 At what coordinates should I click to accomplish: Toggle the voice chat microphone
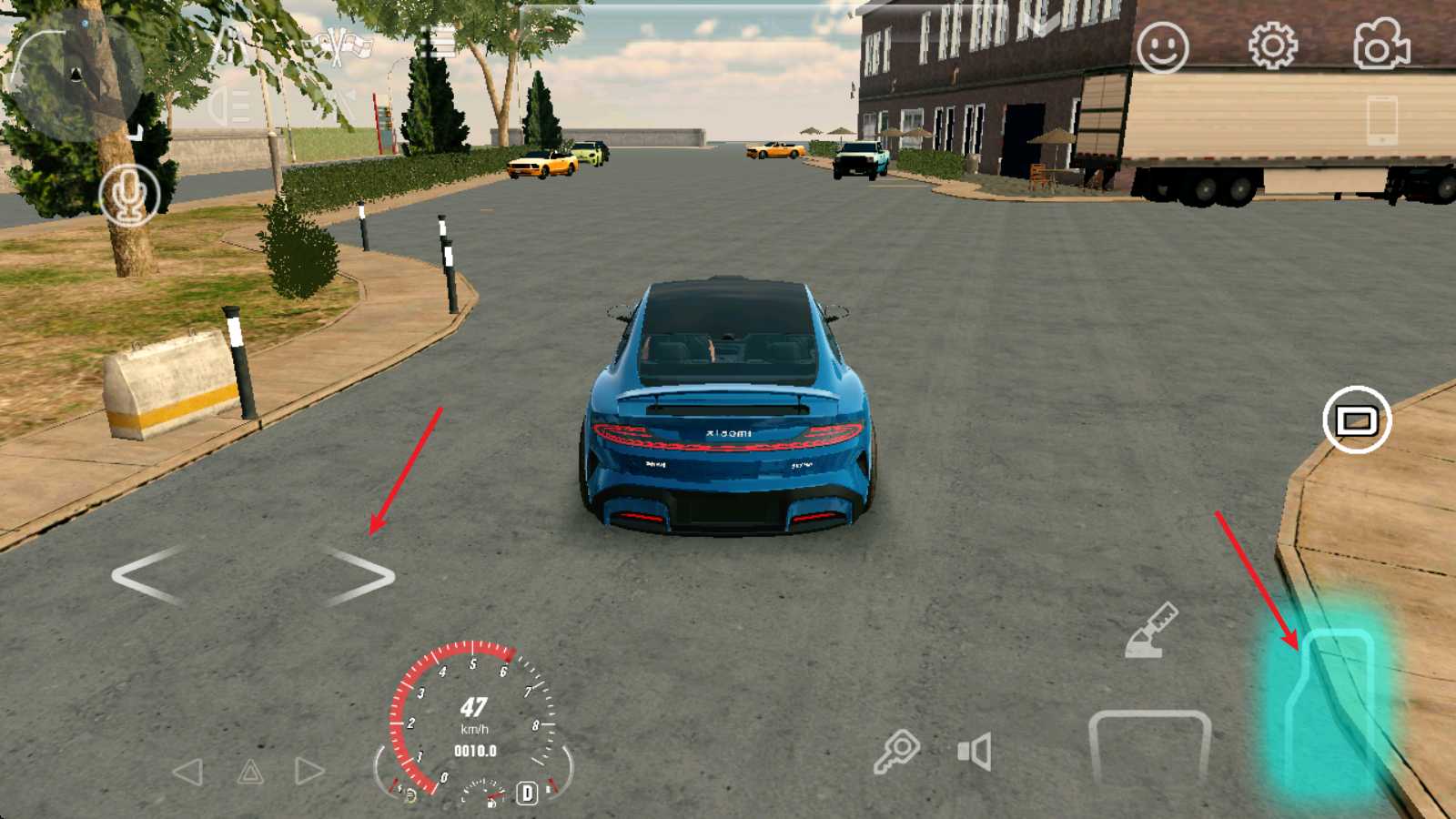pos(129,195)
